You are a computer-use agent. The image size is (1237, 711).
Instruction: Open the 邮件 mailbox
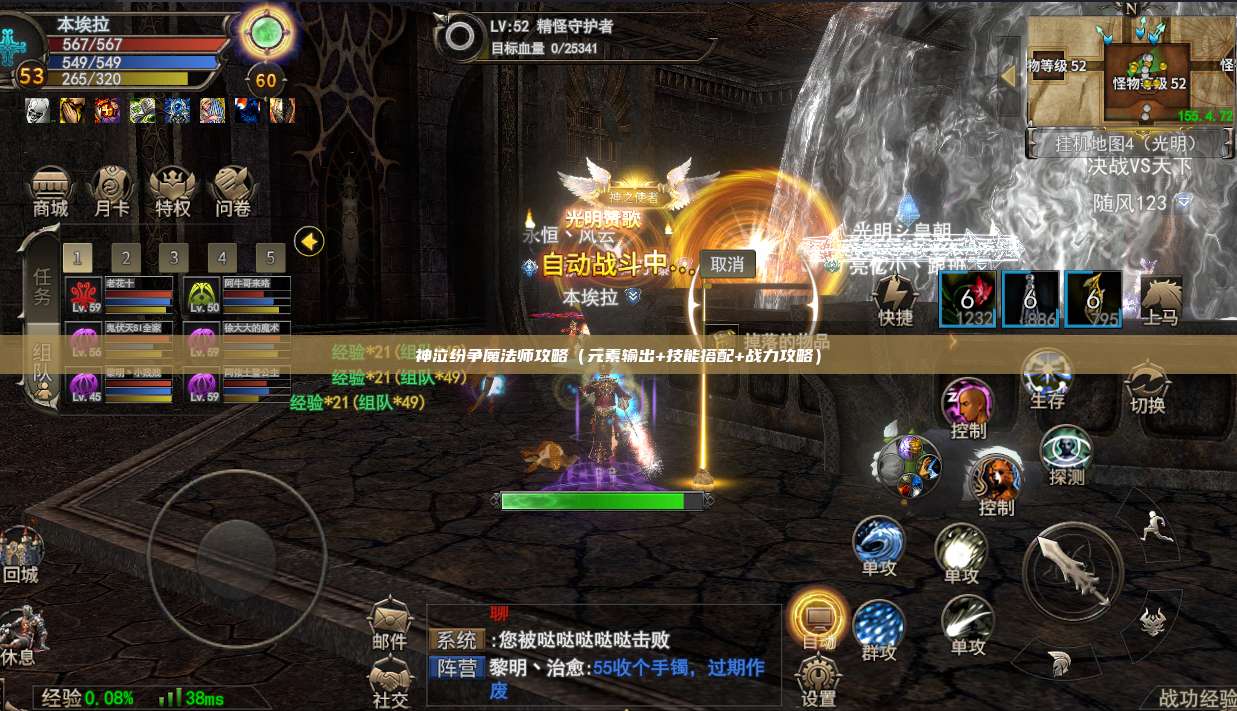[x=390, y=625]
